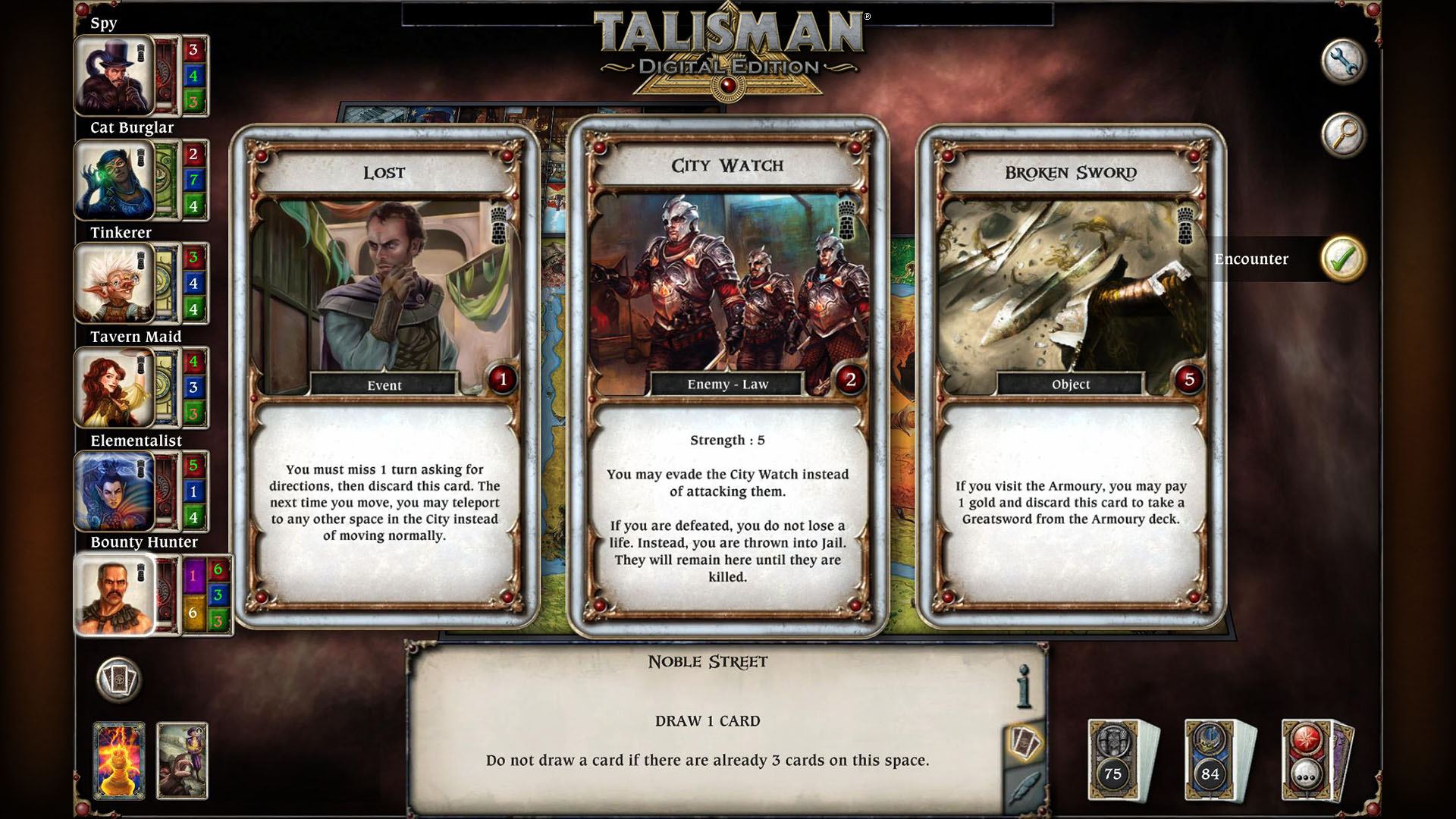
Task: Click the Encounter label
Action: pyautogui.click(x=1252, y=259)
